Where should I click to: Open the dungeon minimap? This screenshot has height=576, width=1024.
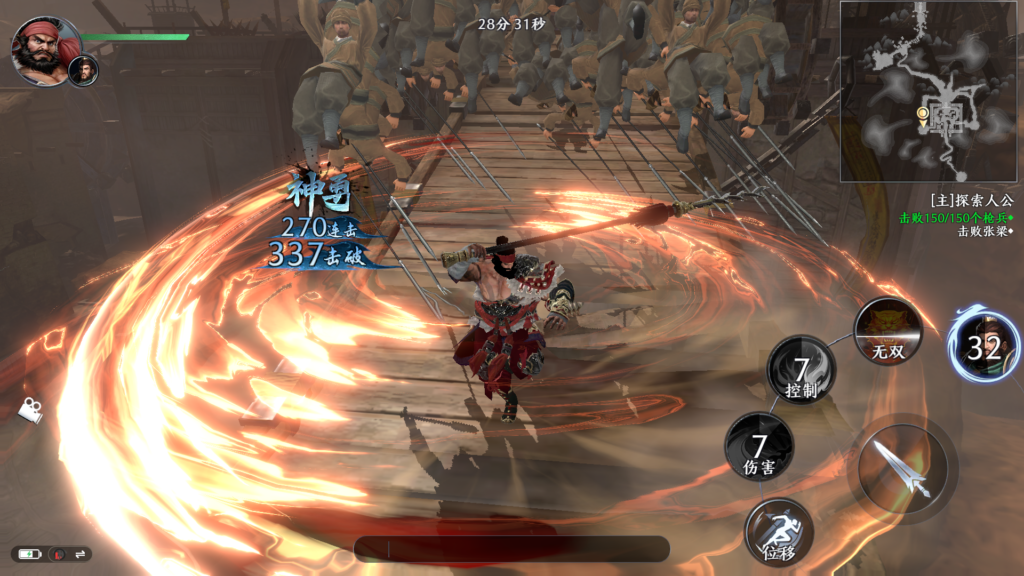pyautogui.click(x=930, y=91)
